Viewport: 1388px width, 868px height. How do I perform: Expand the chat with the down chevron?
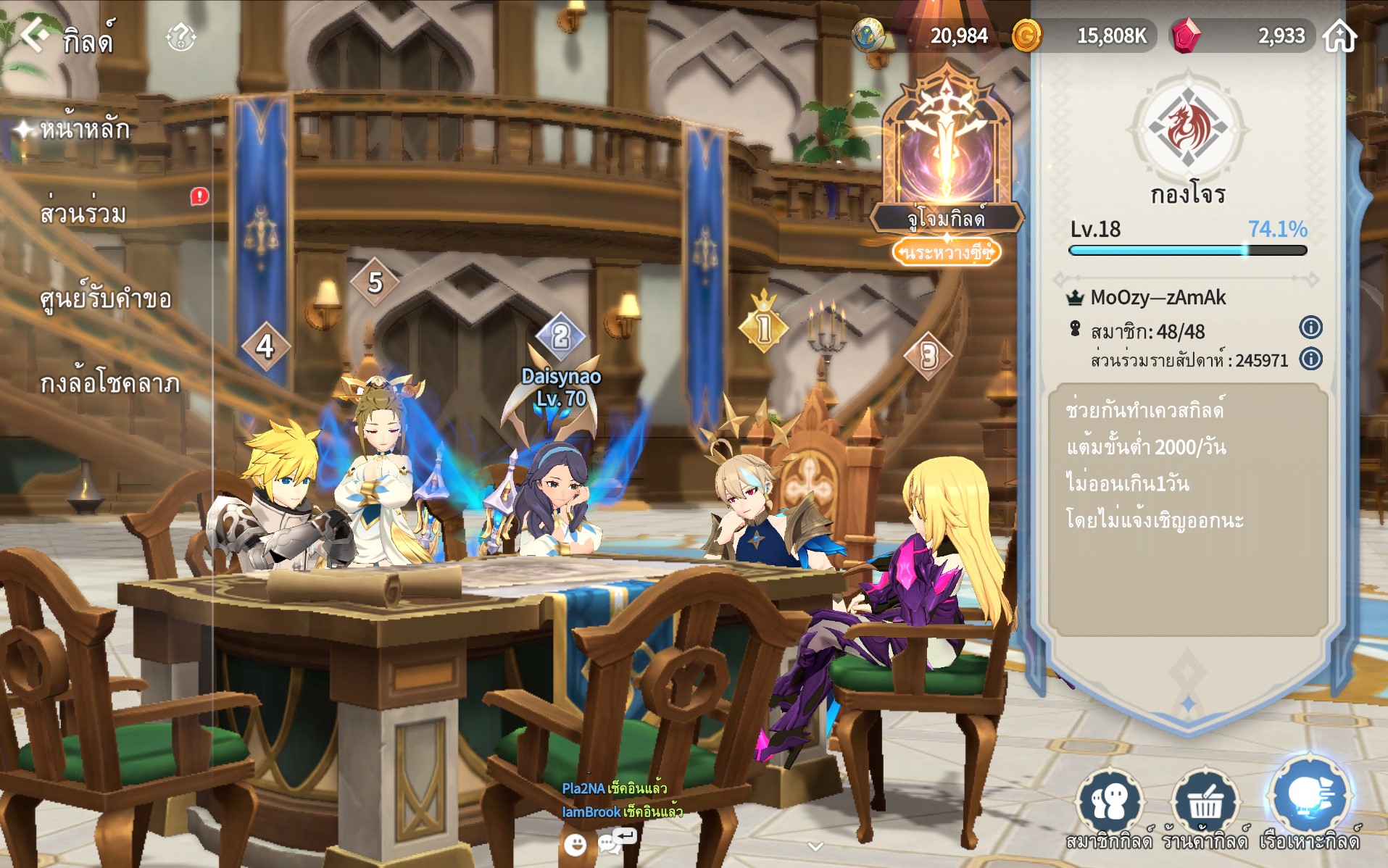coord(815,846)
